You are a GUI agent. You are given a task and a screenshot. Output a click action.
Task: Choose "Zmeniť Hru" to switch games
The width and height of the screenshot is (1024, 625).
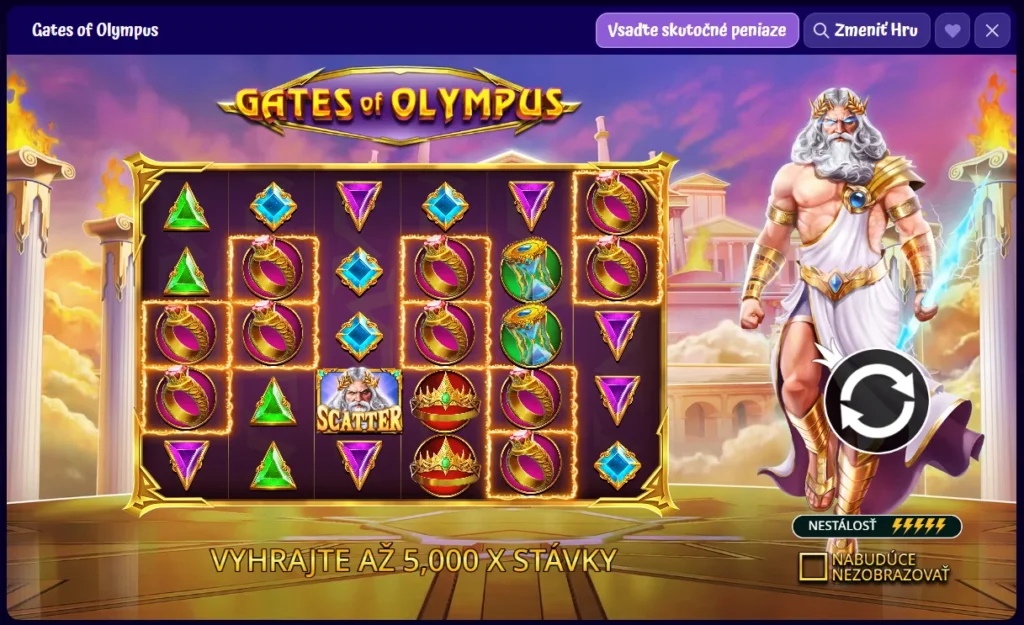(x=867, y=30)
